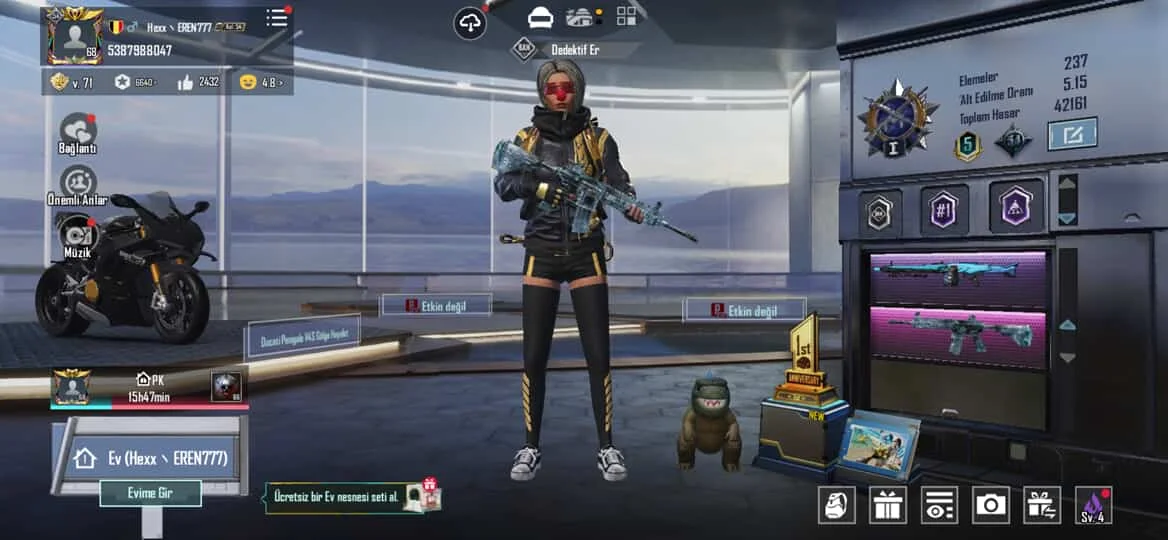Open the PK home battle panel
The height and width of the screenshot is (540, 1168).
(x=150, y=387)
